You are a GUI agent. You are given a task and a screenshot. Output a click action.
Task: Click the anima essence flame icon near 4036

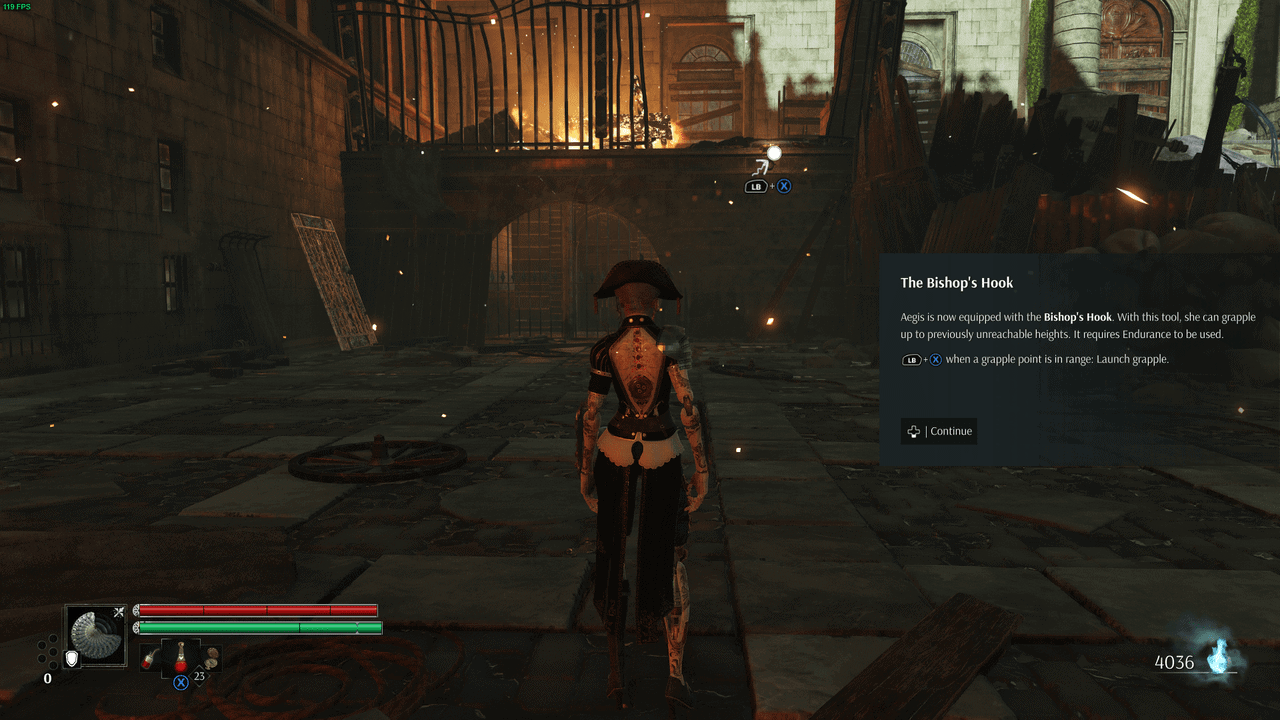point(1216,654)
